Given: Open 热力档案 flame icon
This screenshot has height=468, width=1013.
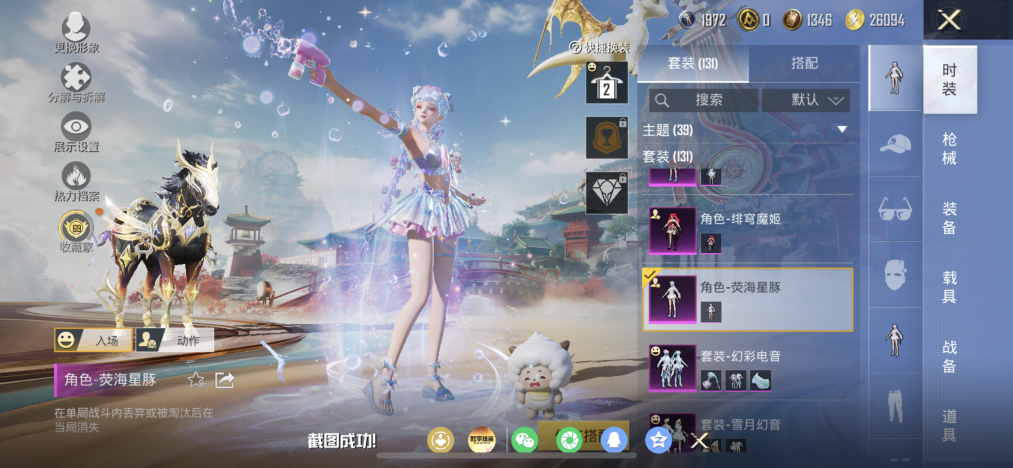Looking at the screenshot, I should [76, 181].
